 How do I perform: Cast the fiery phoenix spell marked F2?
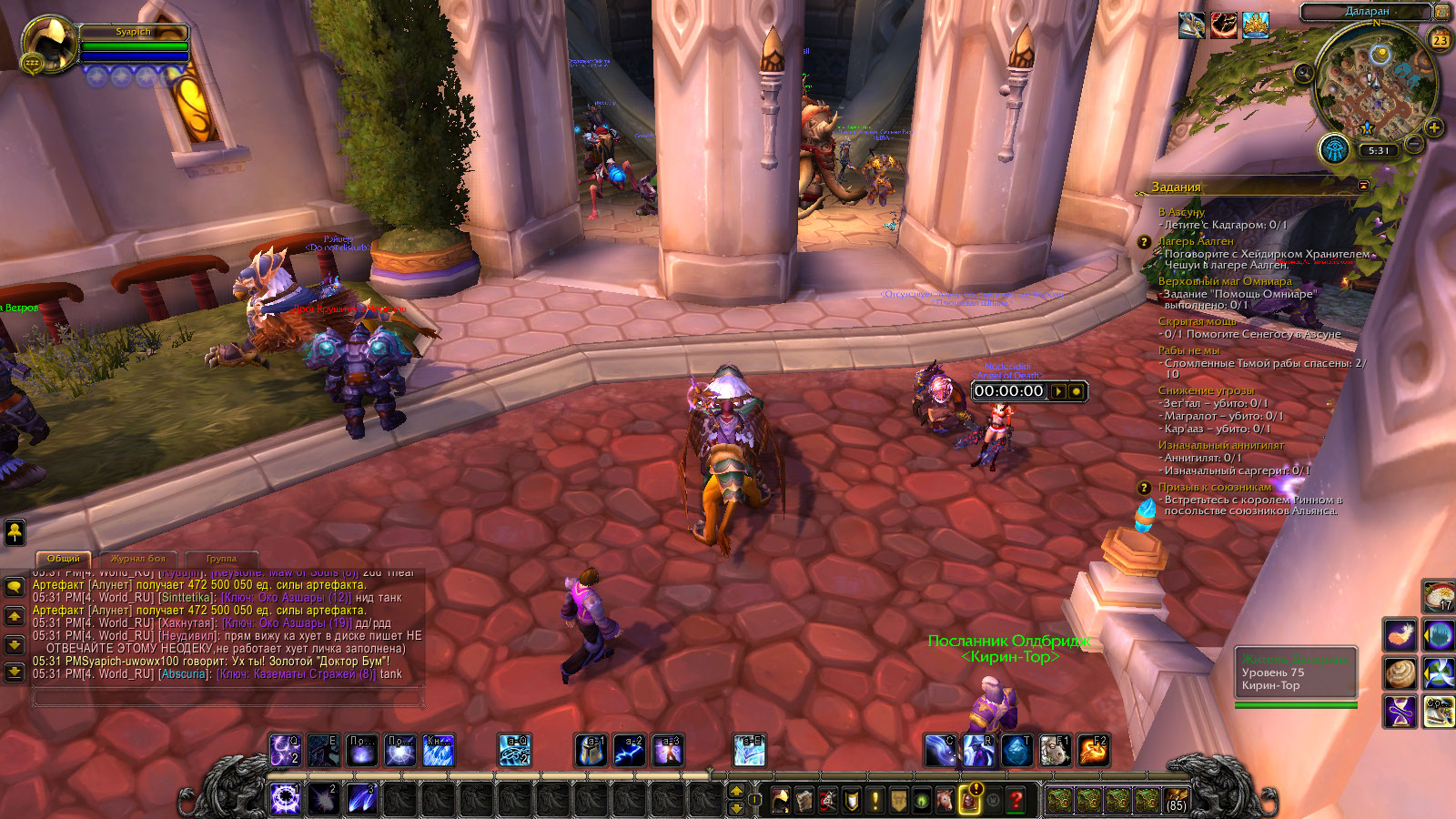tap(1093, 751)
